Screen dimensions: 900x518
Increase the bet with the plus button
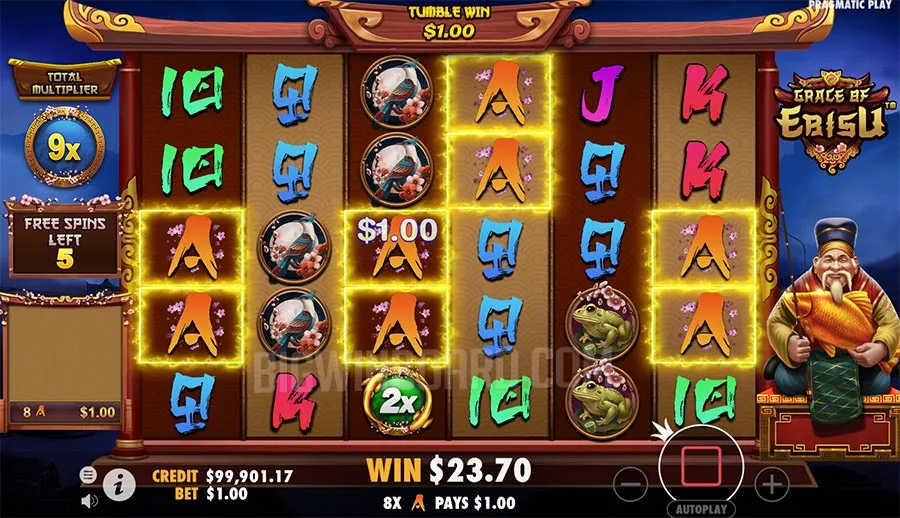771,486
